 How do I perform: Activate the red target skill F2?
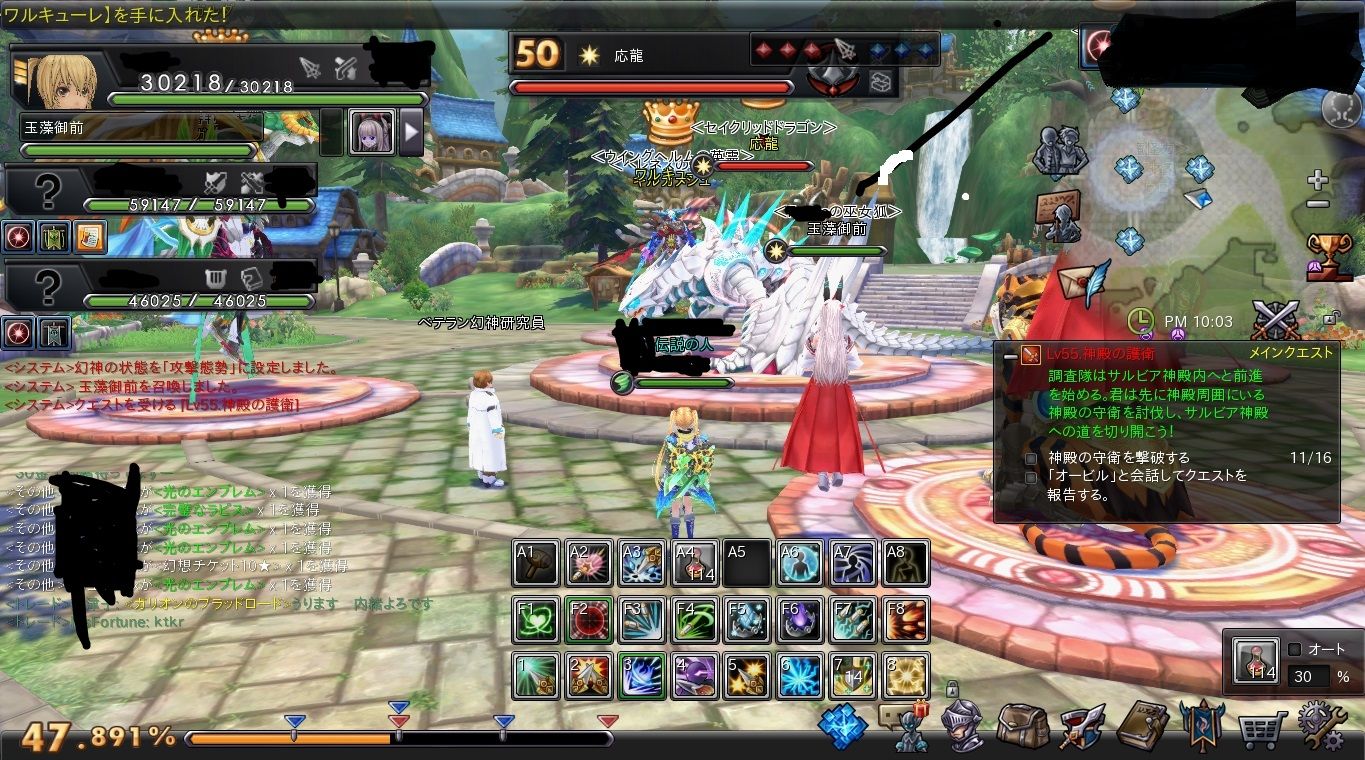(588, 619)
